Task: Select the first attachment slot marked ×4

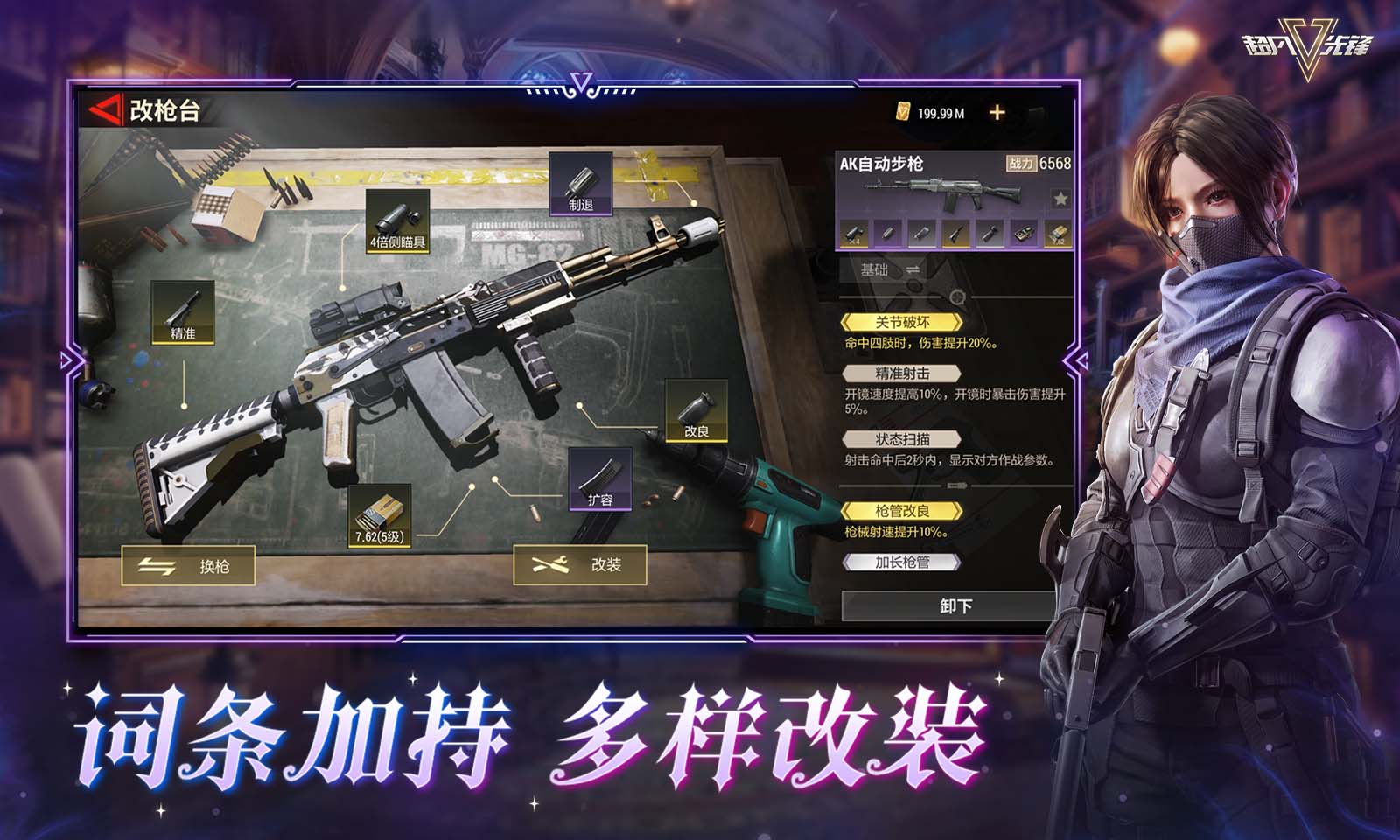Action: [854, 234]
